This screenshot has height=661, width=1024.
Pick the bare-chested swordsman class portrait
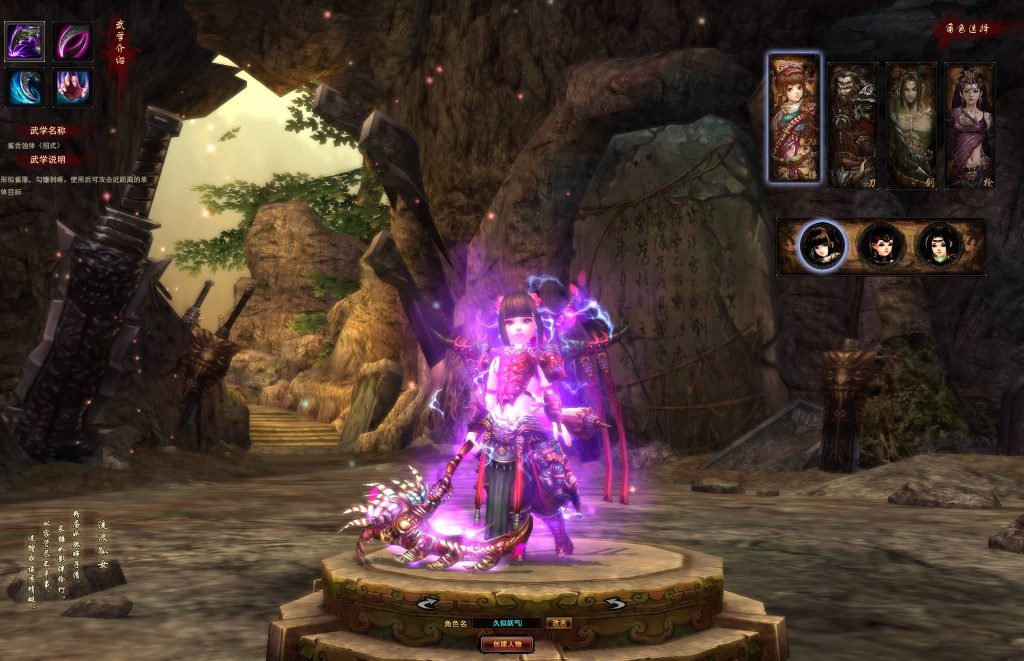click(911, 125)
